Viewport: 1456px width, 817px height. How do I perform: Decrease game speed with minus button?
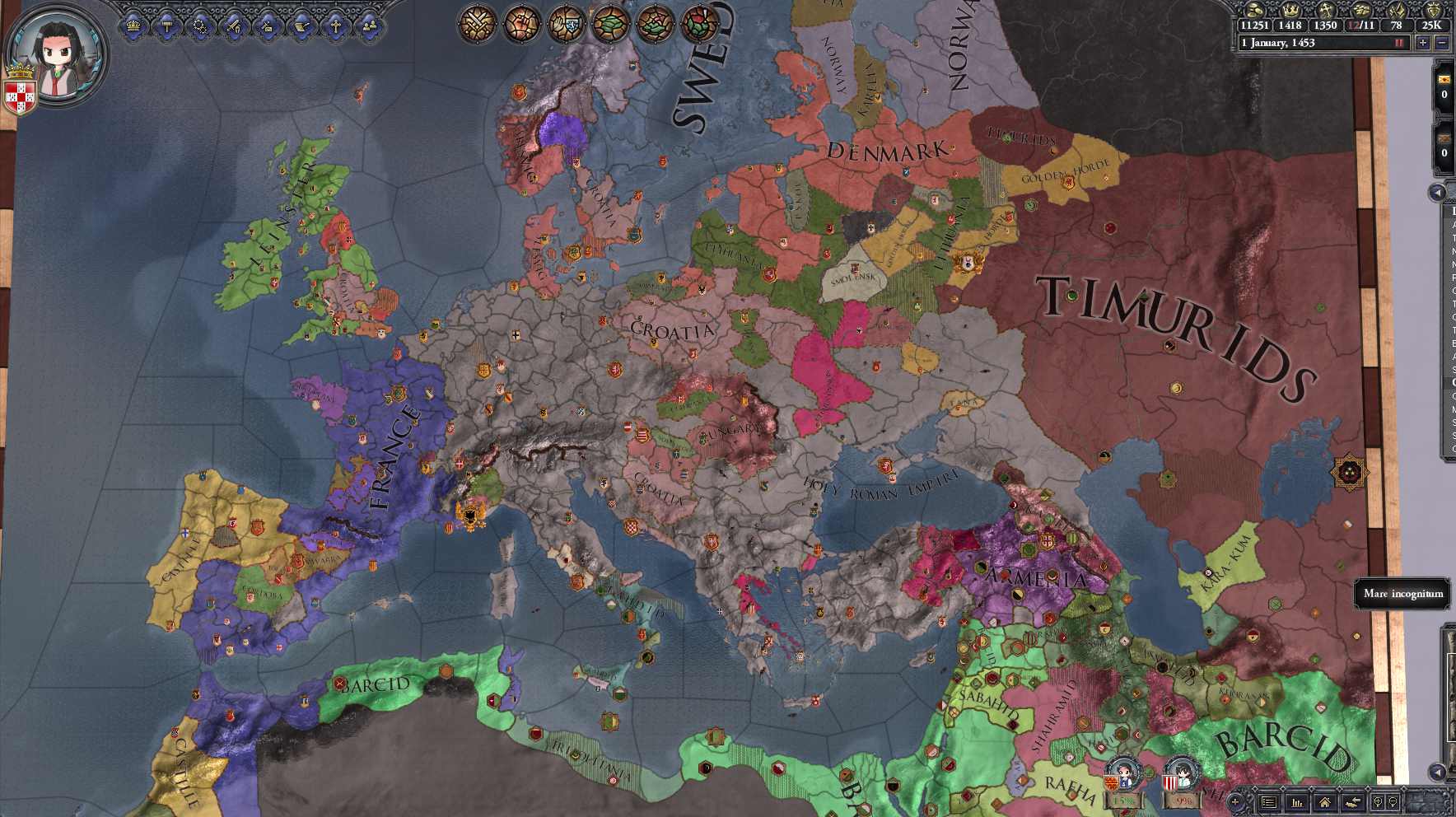tap(1442, 43)
